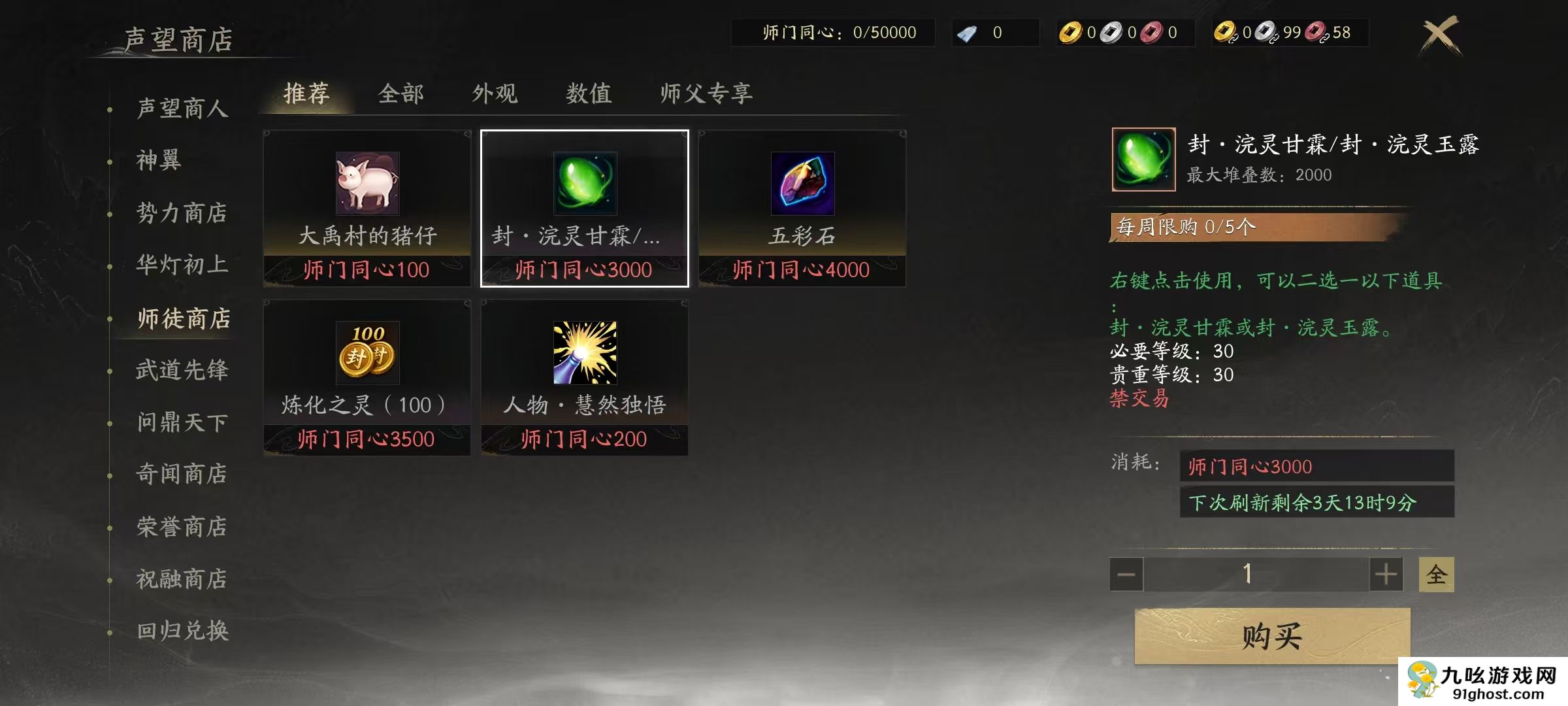Screen dimensions: 1568x706
Task: Select 回归兑换 from the sidebar
Action: click(182, 630)
